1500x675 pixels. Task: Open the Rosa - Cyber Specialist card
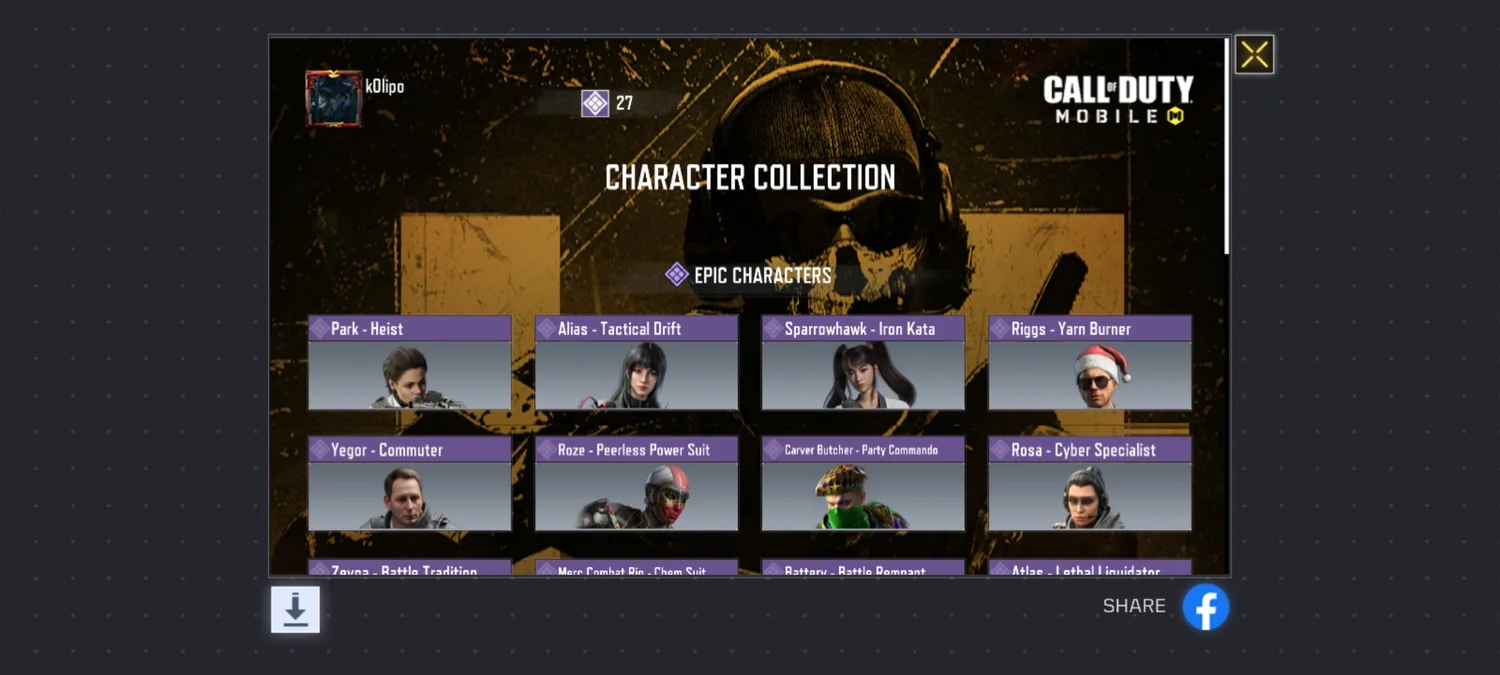(1090, 485)
